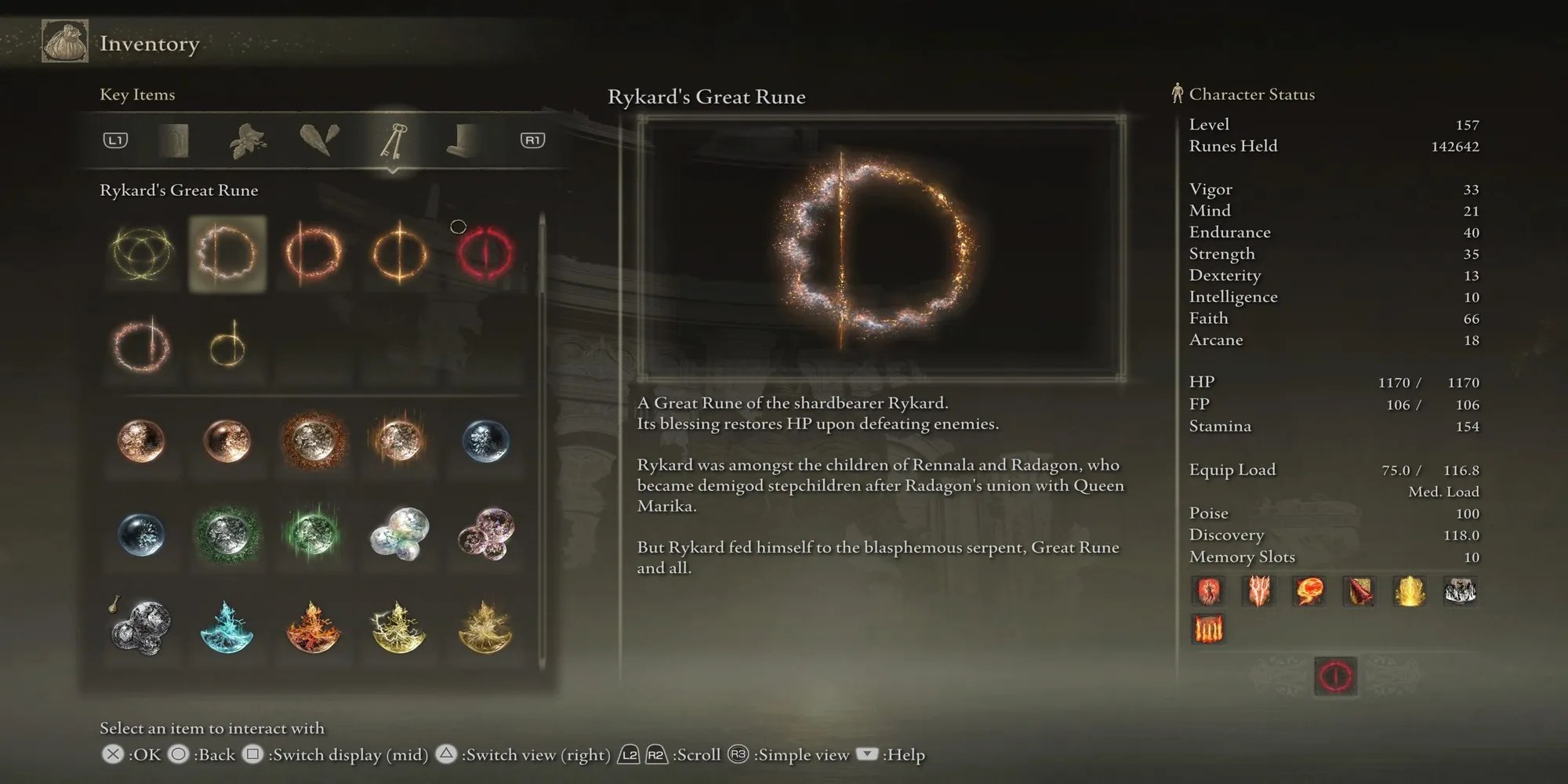Select the highlighted Rykard's Great Rune slot
The width and height of the screenshot is (1568, 784).
coord(227,253)
